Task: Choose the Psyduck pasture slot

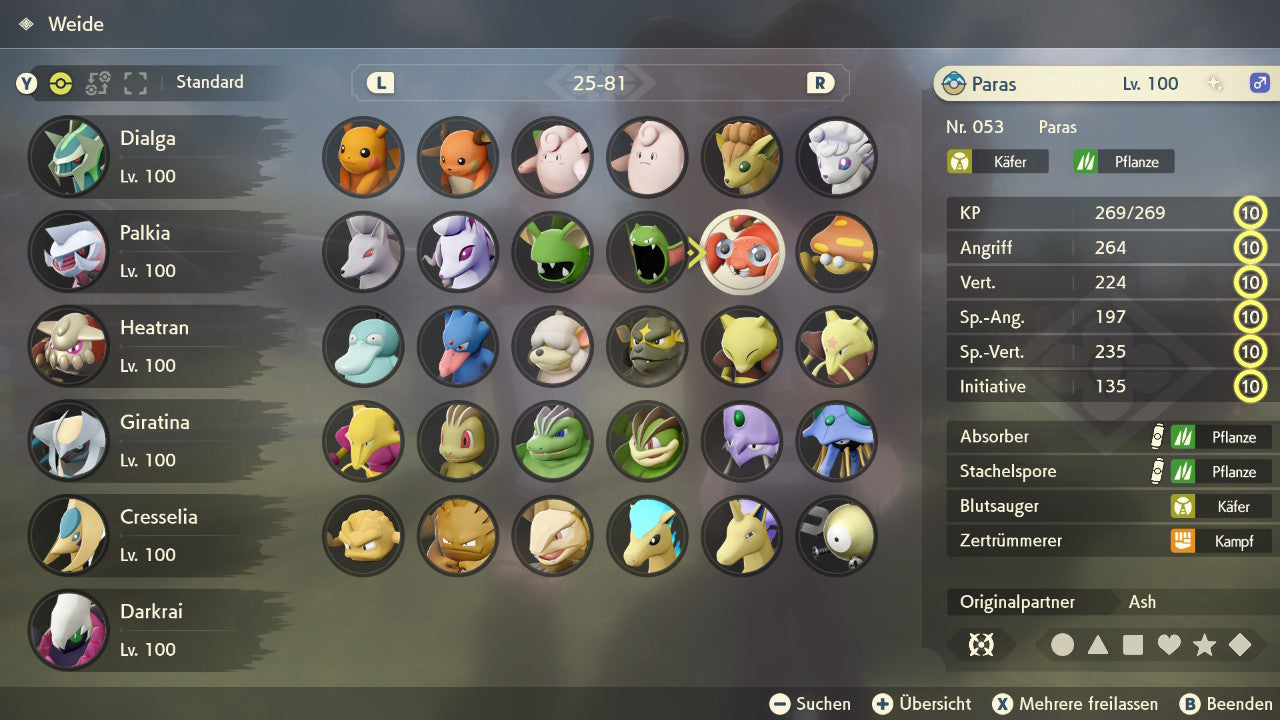Action: tap(363, 347)
